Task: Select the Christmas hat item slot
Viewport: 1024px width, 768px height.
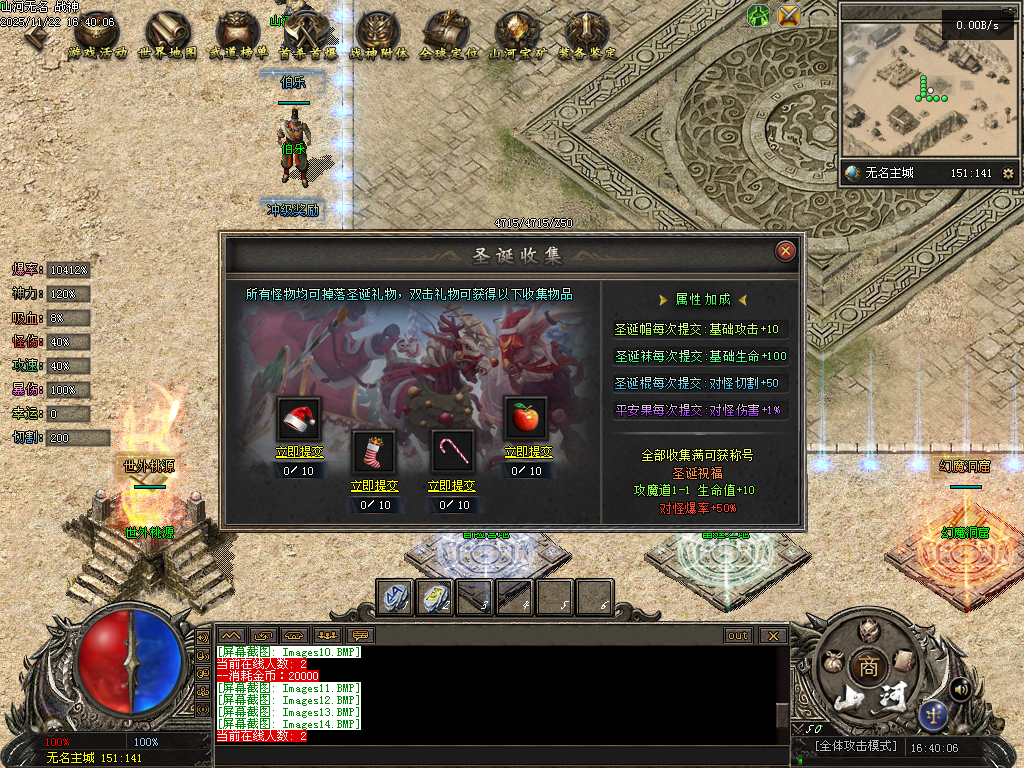Action: [x=300, y=418]
